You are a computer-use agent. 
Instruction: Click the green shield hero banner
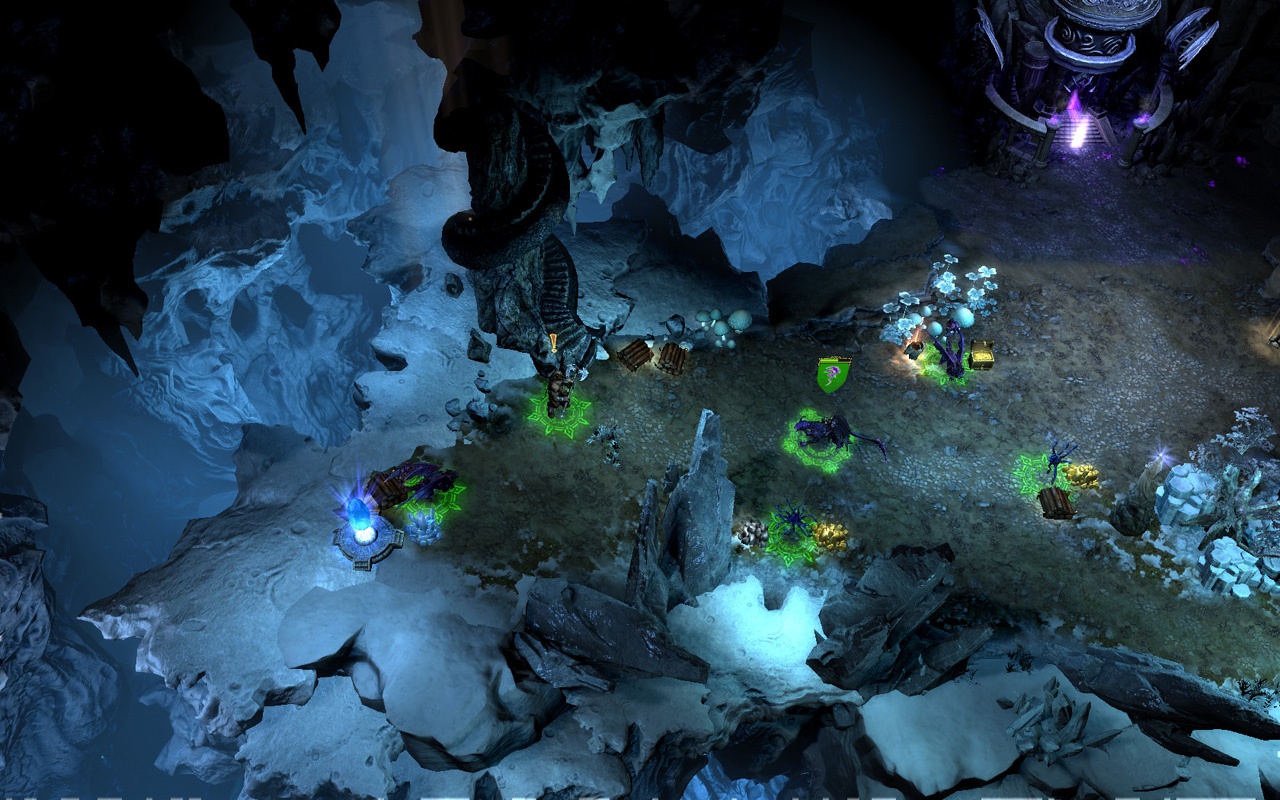(834, 375)
